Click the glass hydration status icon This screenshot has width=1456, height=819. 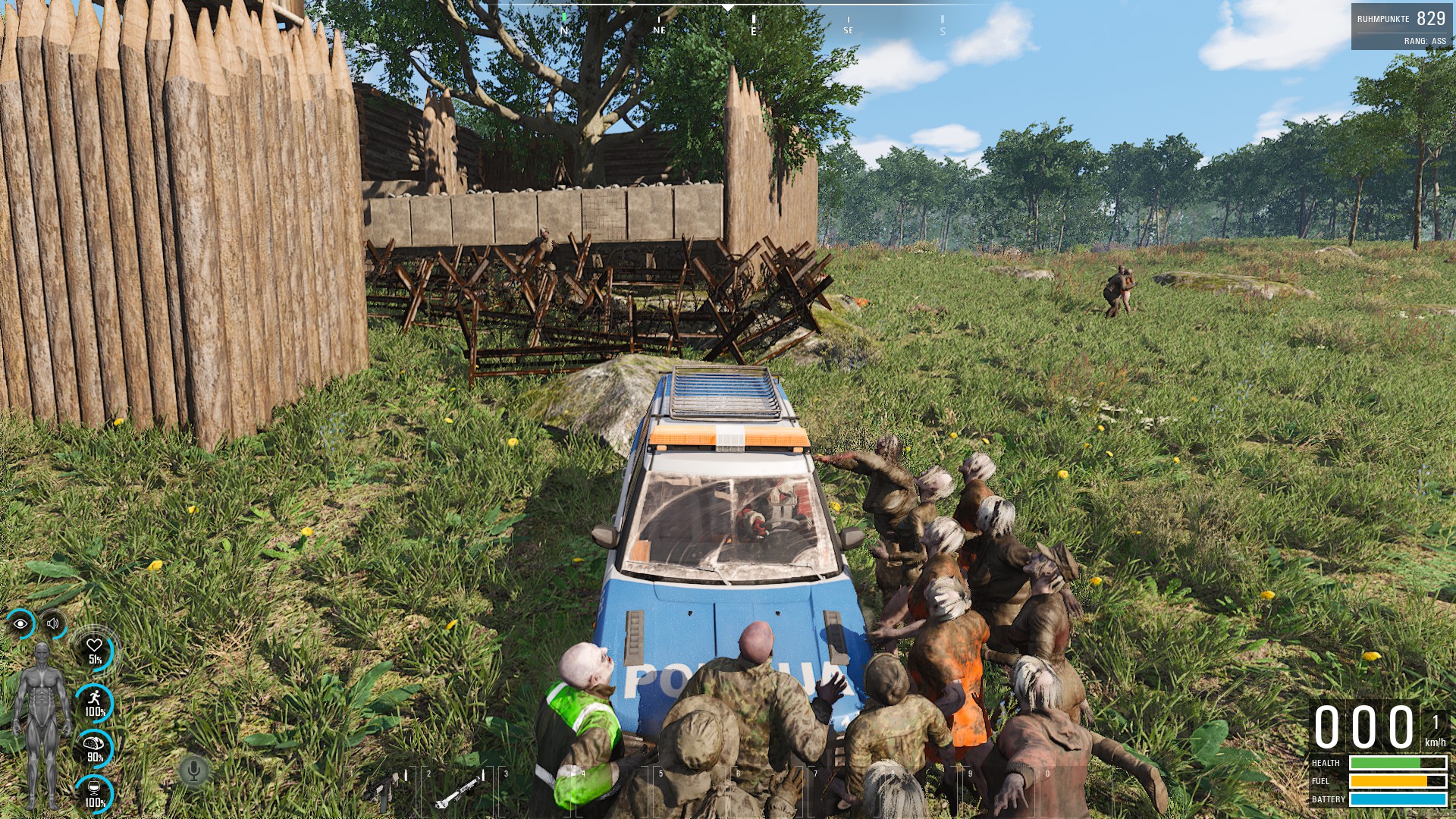click(95, 792)
